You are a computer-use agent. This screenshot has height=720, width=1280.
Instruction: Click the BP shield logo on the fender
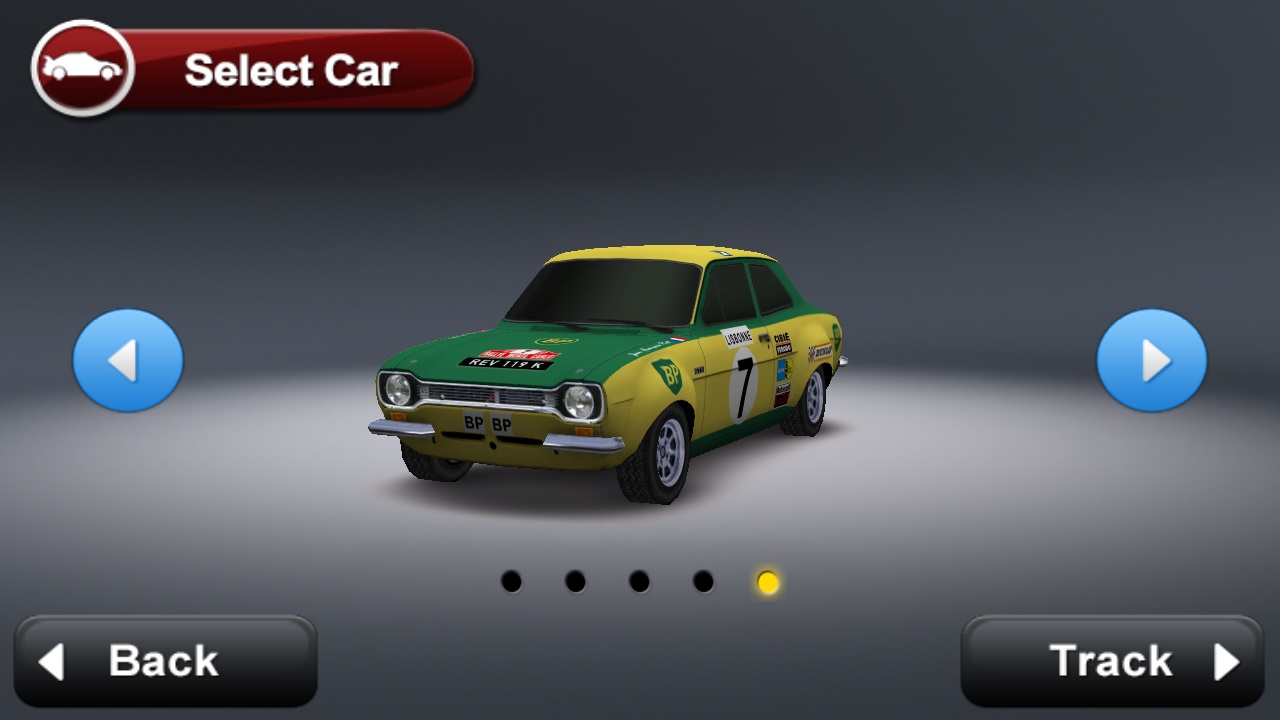pyautogui.click(x=670, y=374)
